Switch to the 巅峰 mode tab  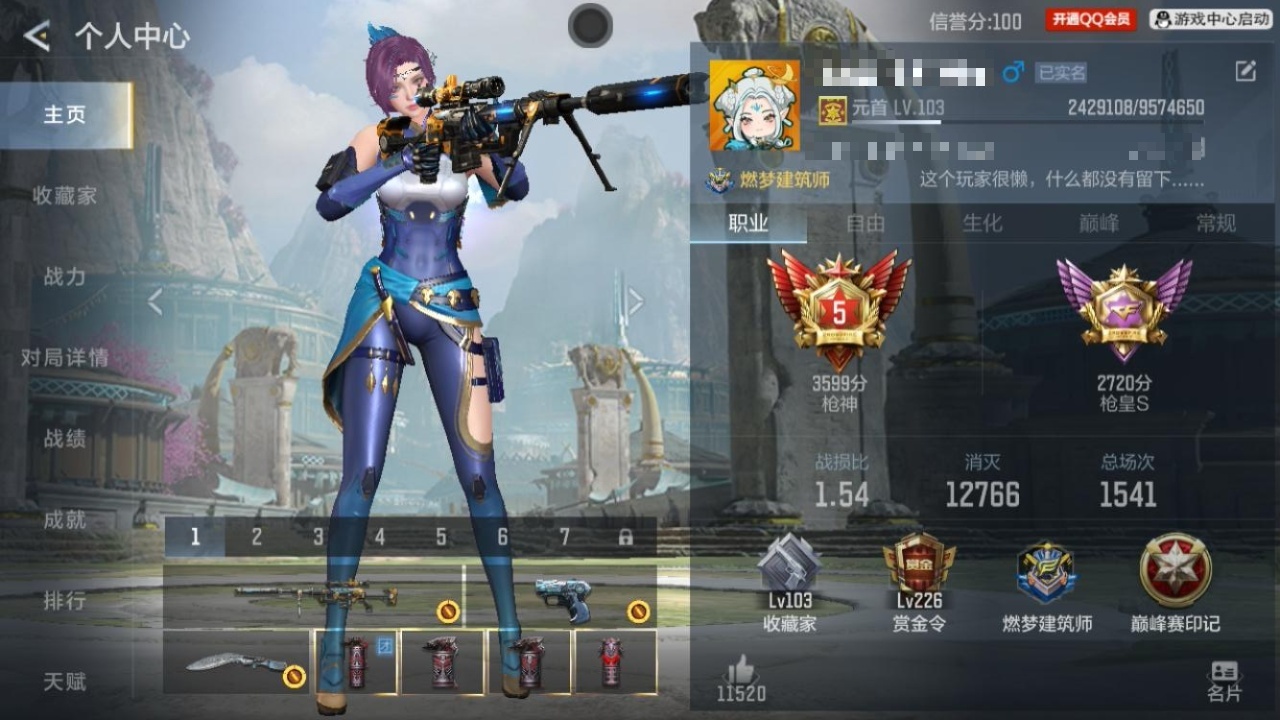(x=1099, y=224)
